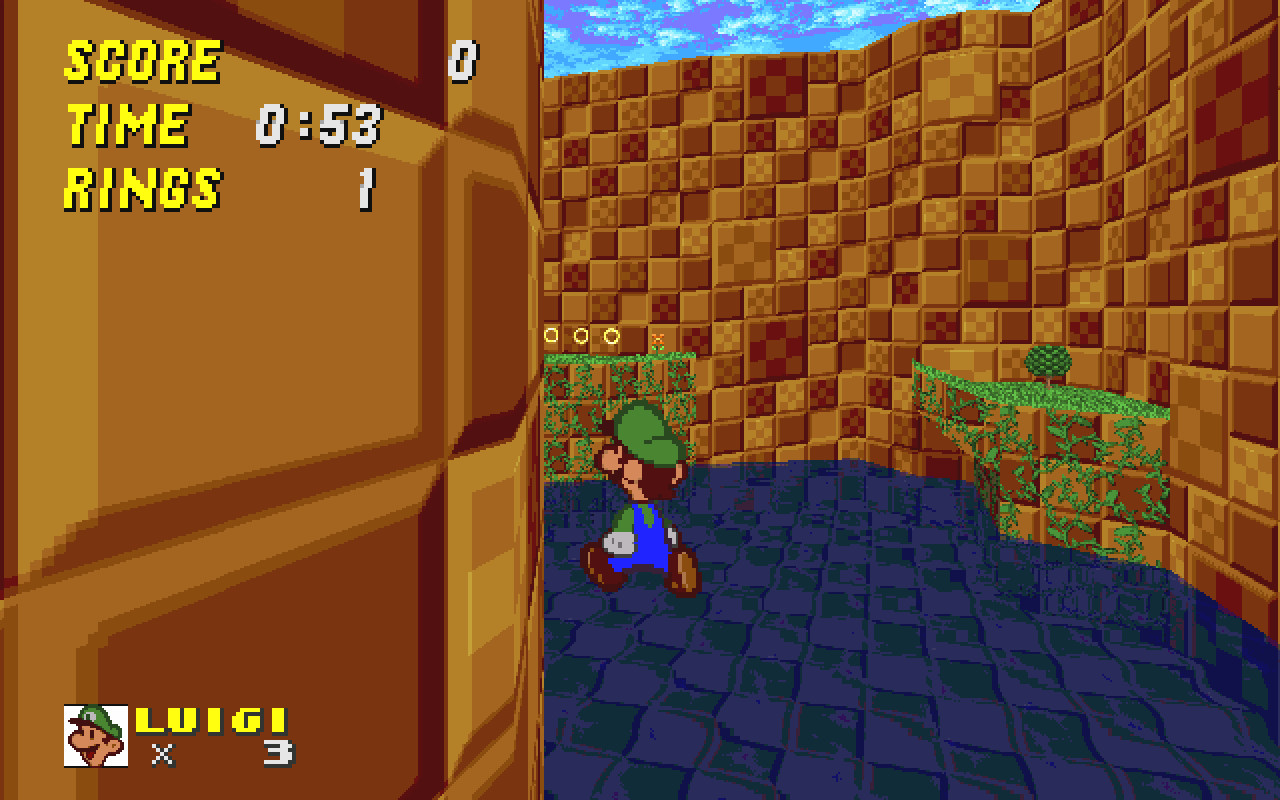This screenshot has height=800, width=1280.
Task: Click the small orange flower sprite
Action: pos(658,342)
